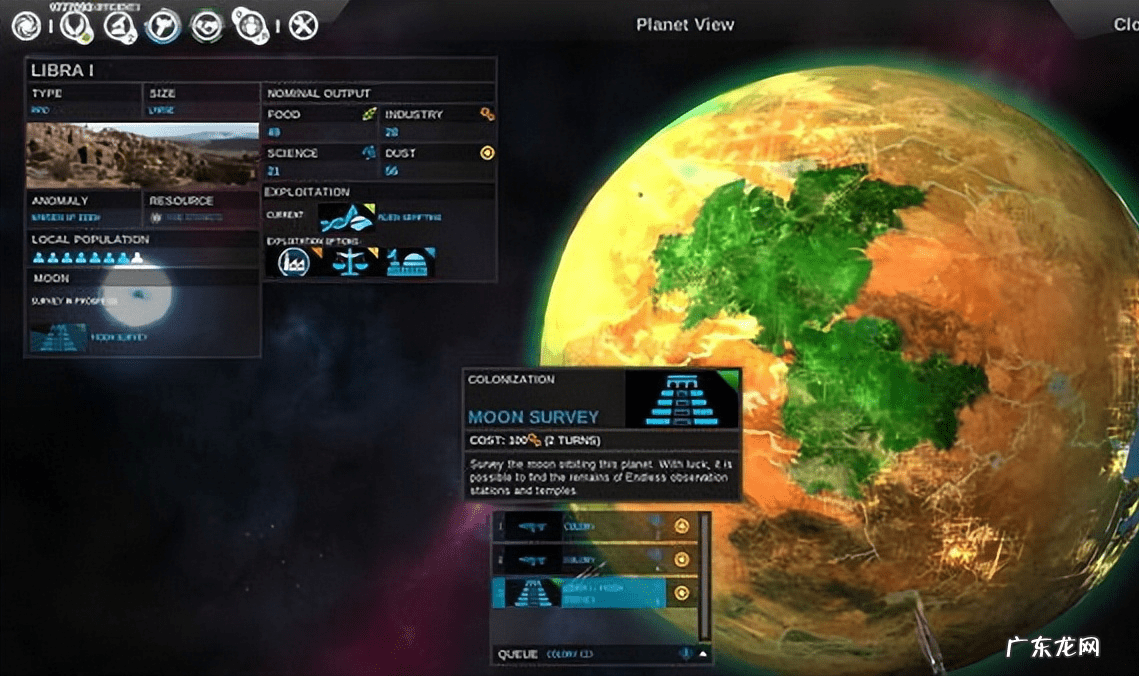Open the galaxy view swirl icon
The height and width of the screenshot is (676, 1139).
click(26, 25)
